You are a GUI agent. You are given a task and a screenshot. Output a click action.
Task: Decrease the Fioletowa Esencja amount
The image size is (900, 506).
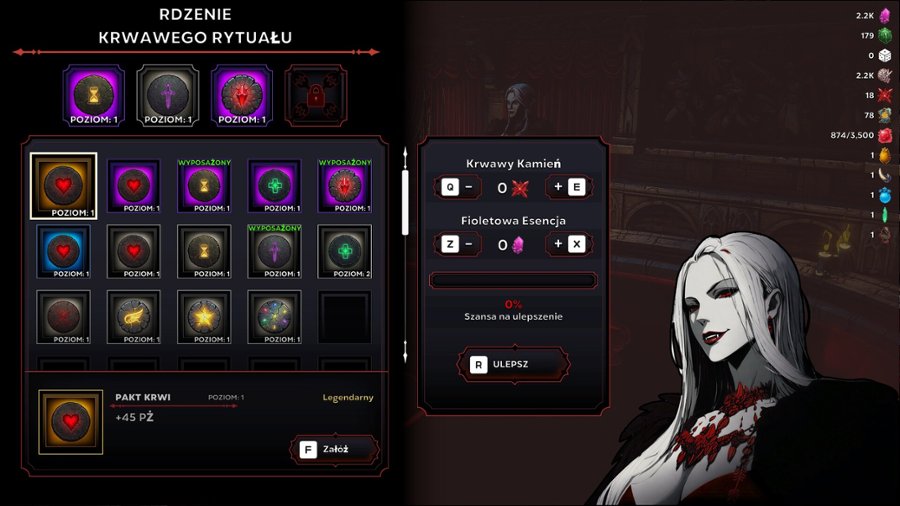(459, 245)
